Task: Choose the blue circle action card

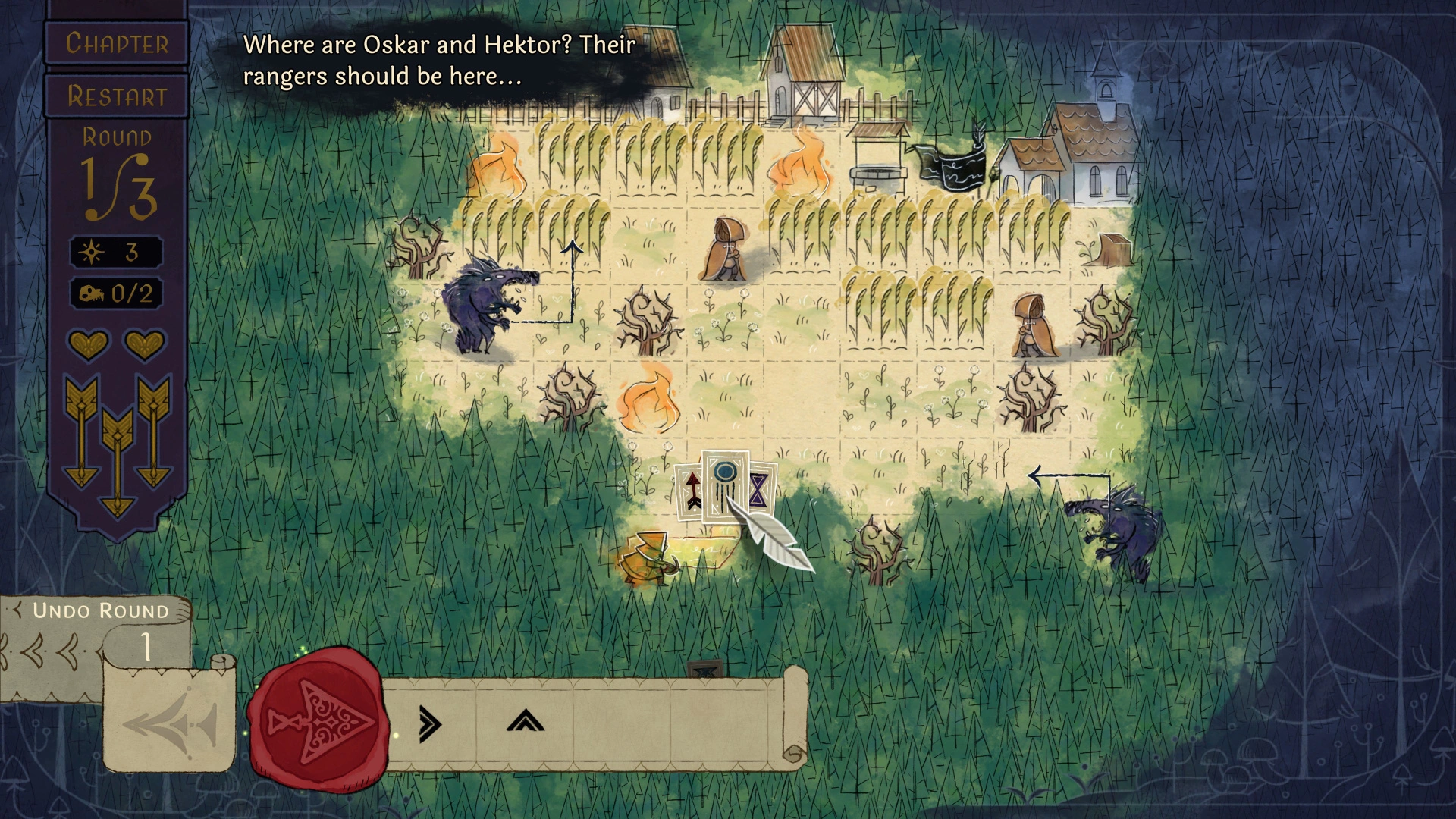Action: [x=725, y=479]
